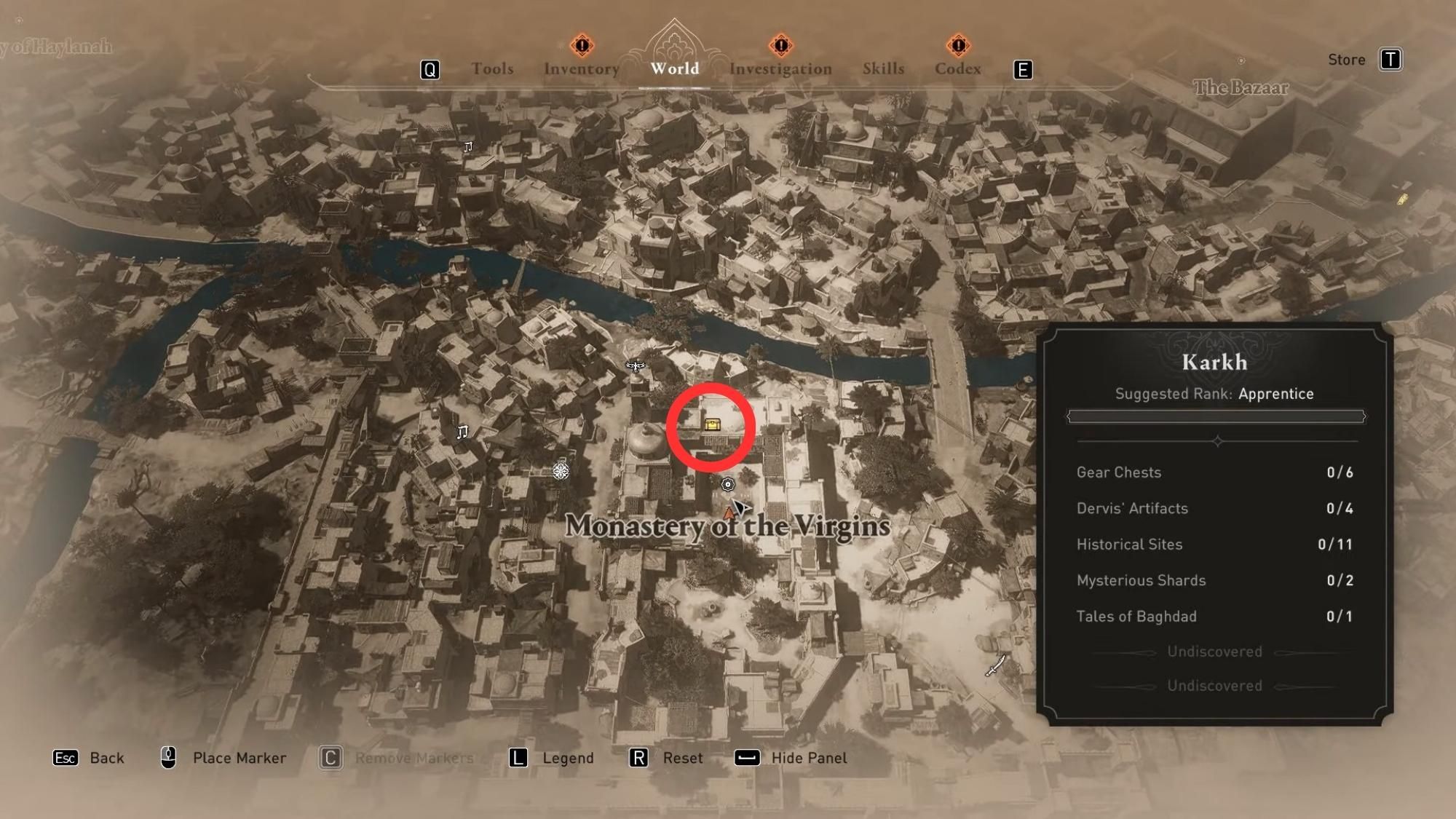Image resolution: width=1456 pixels, height=819 pixels.
Task: Select the dagger icon near the bottom right
Action: point(994,665)
